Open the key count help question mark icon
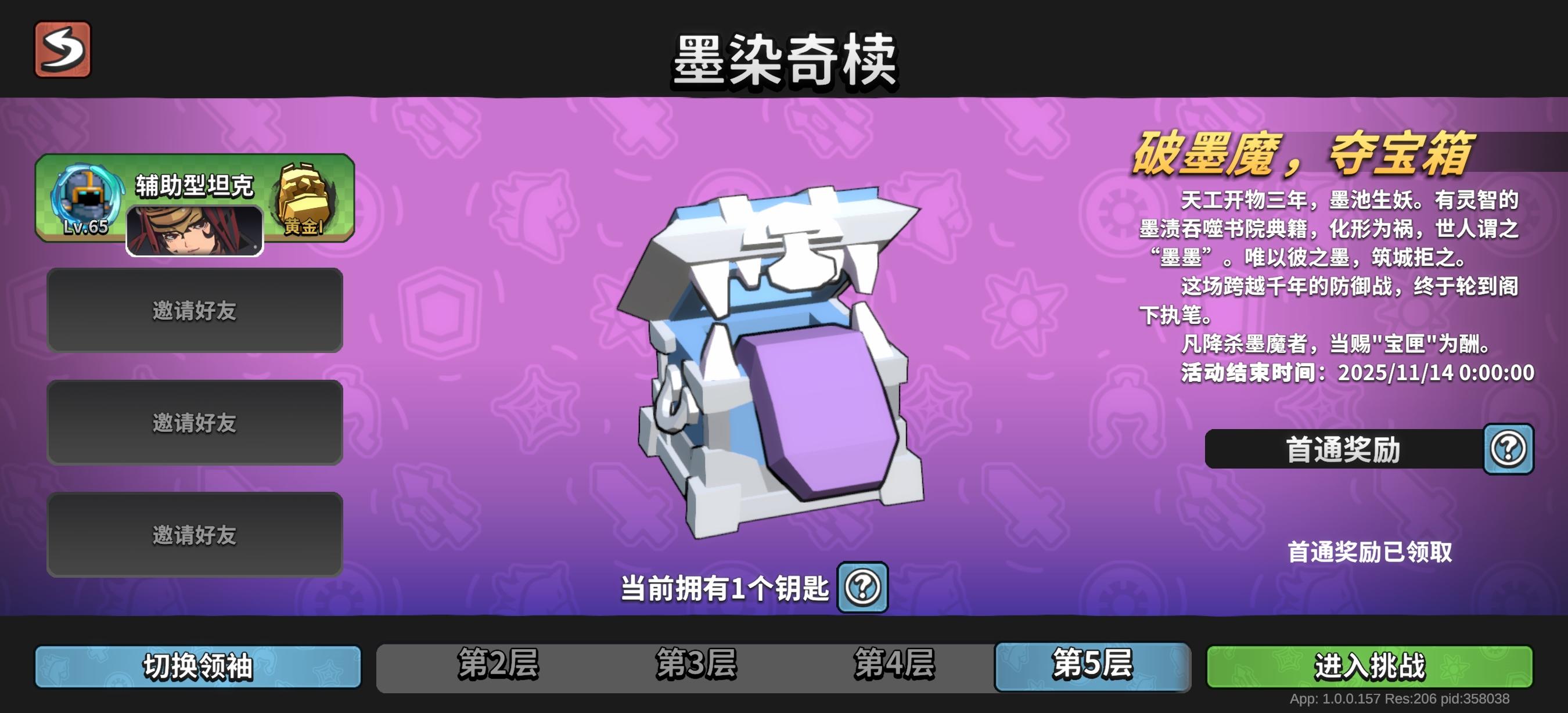Viewport: 1568px width, 713px height. (862, 588)
